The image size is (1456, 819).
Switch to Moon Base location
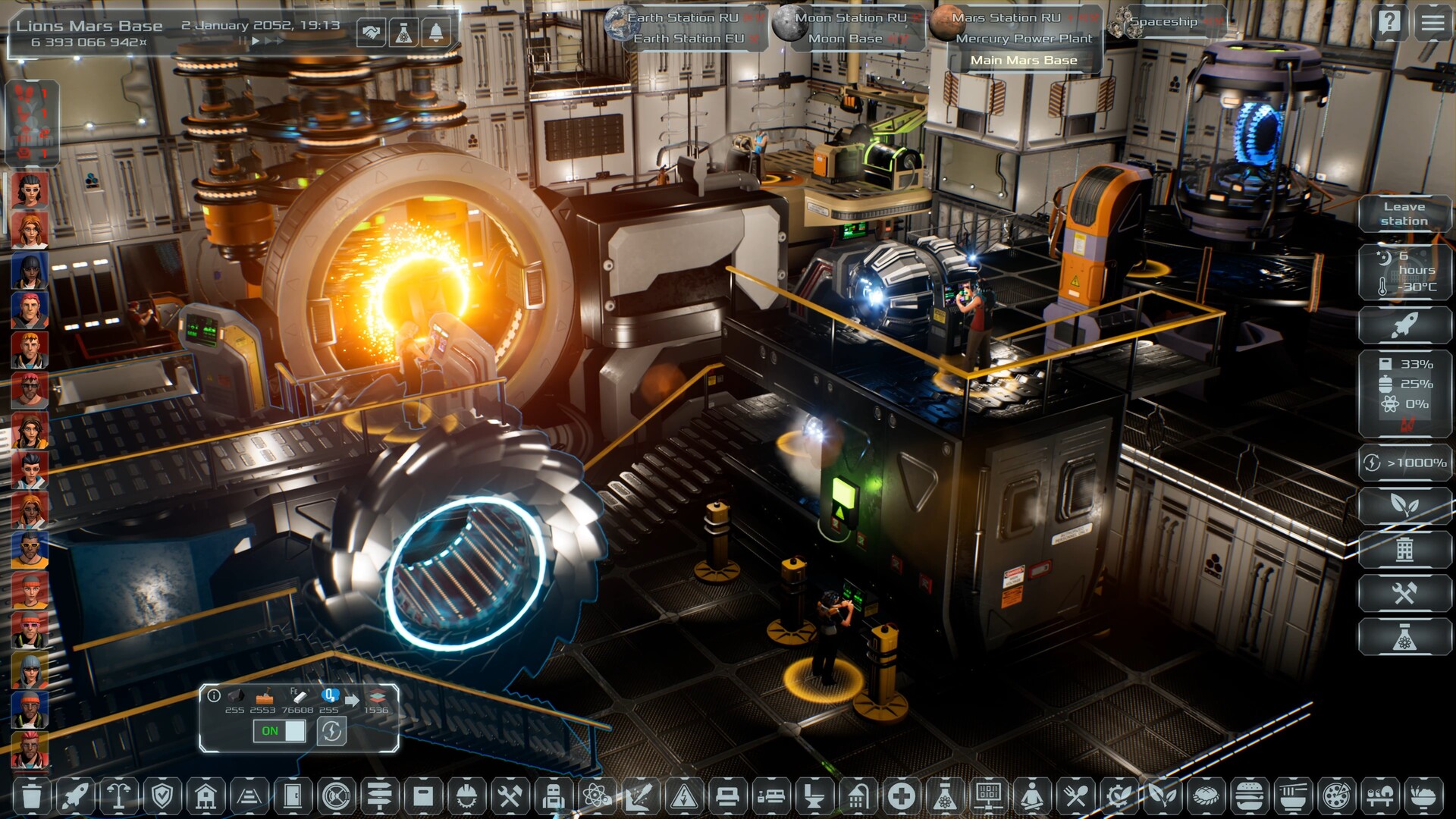(845, 39)
